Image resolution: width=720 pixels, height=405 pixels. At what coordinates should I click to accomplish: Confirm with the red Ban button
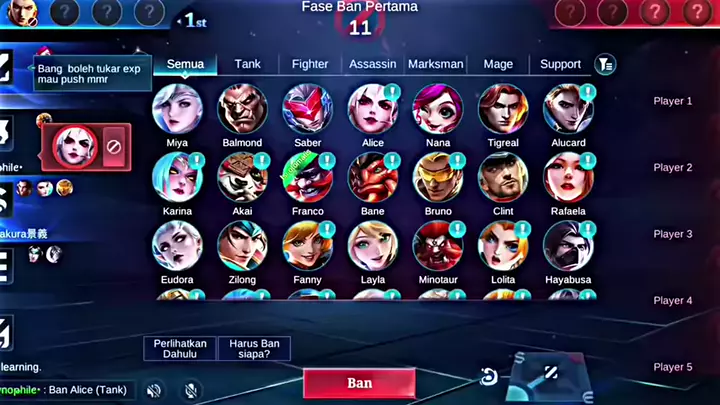[359, 383]
